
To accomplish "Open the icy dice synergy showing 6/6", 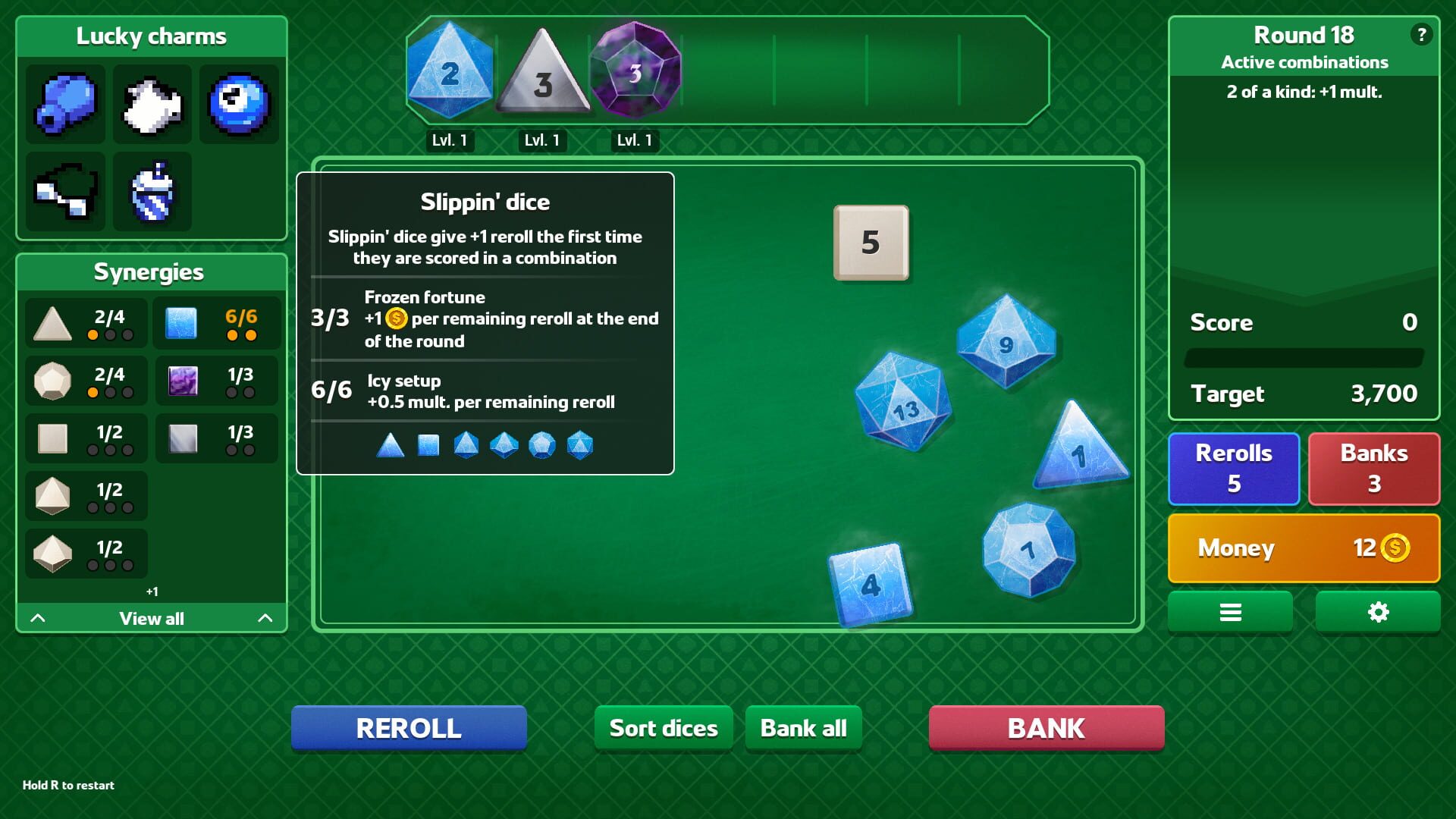I will coord(216,323).
